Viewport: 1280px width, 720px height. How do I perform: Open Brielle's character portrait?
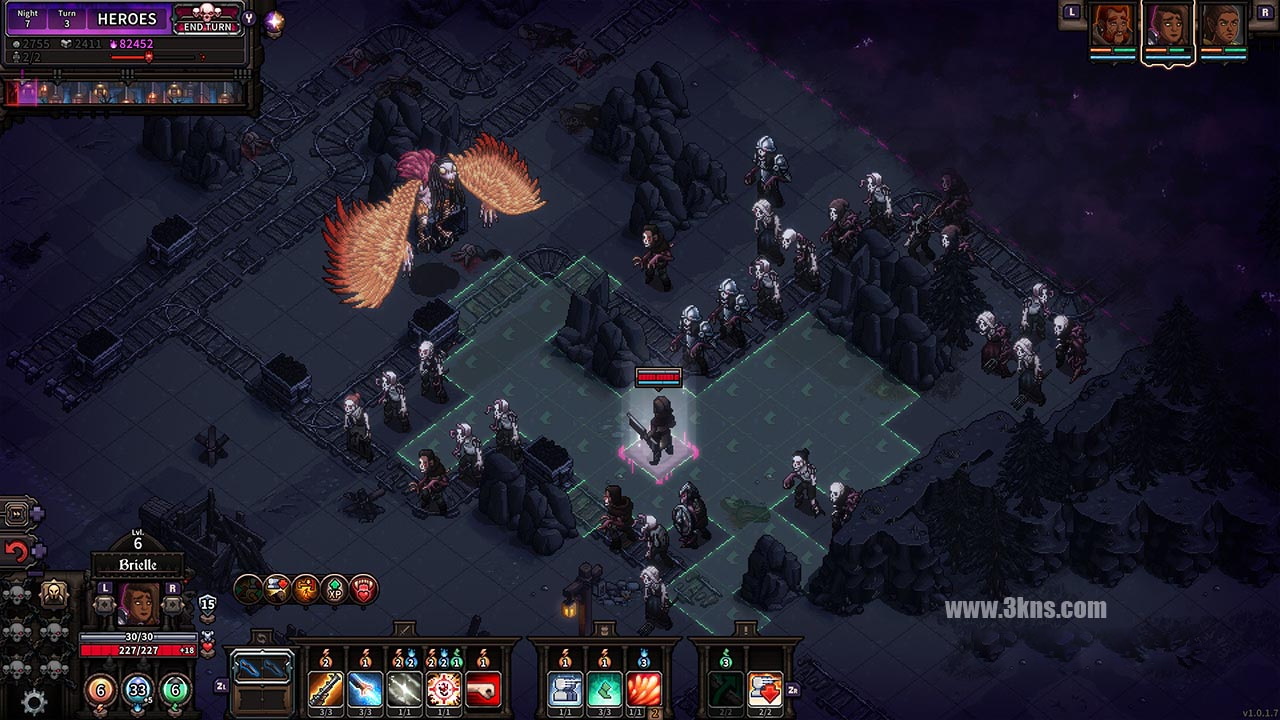point(138,604)
